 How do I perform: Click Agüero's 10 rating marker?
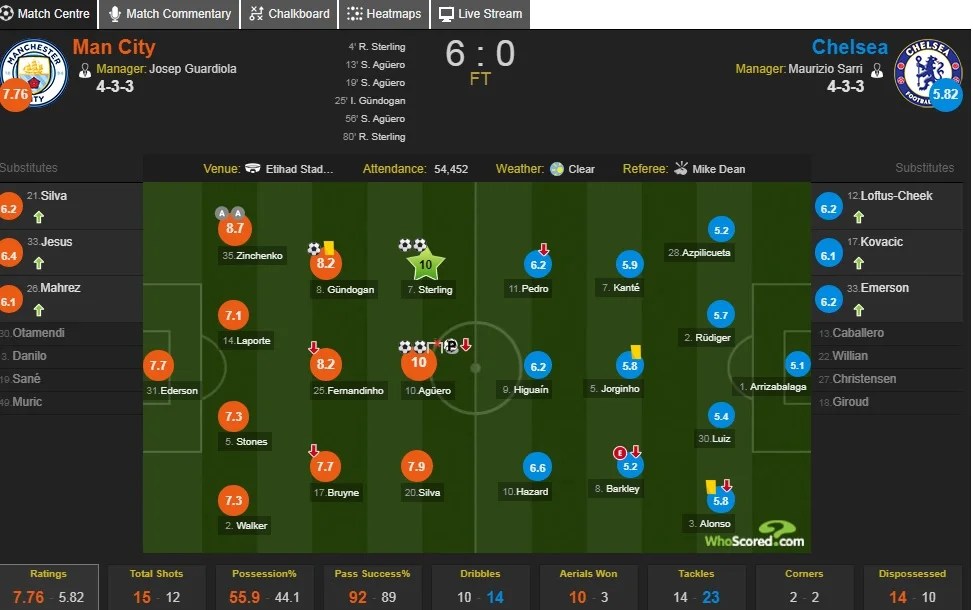(419, 364)
